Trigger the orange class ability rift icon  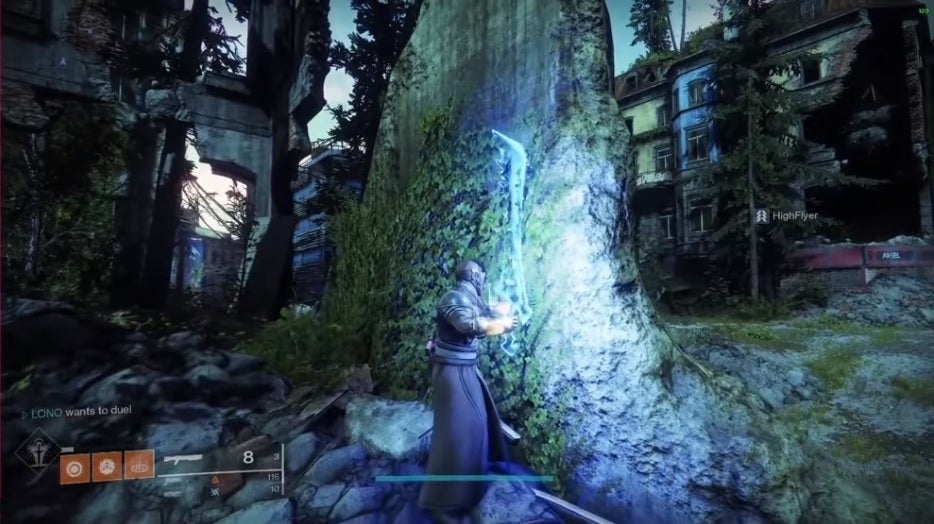pos(140,466)
